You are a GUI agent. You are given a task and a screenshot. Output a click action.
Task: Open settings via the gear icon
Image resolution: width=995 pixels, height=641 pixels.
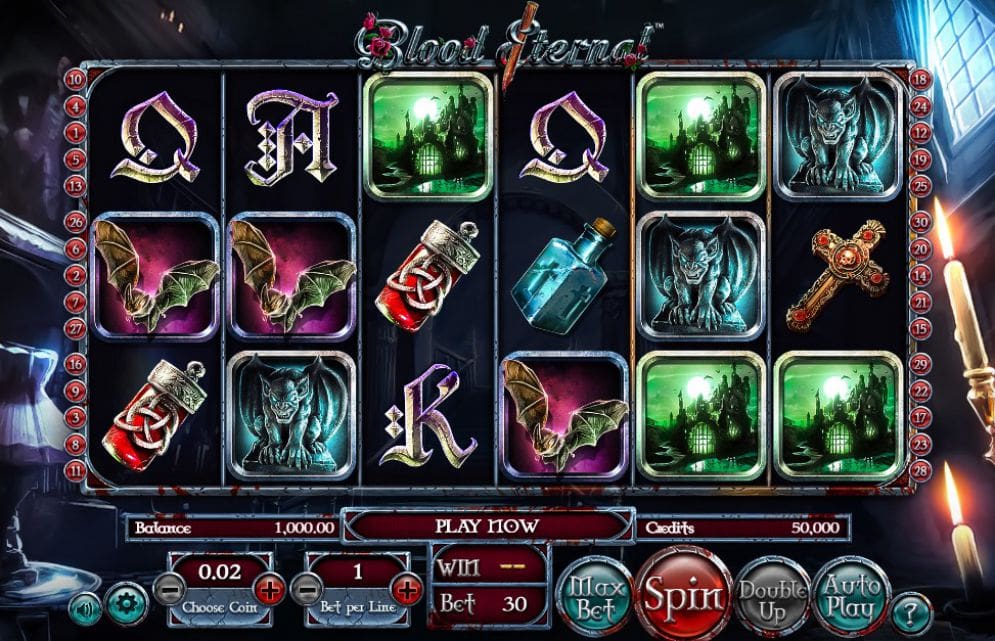127,606
